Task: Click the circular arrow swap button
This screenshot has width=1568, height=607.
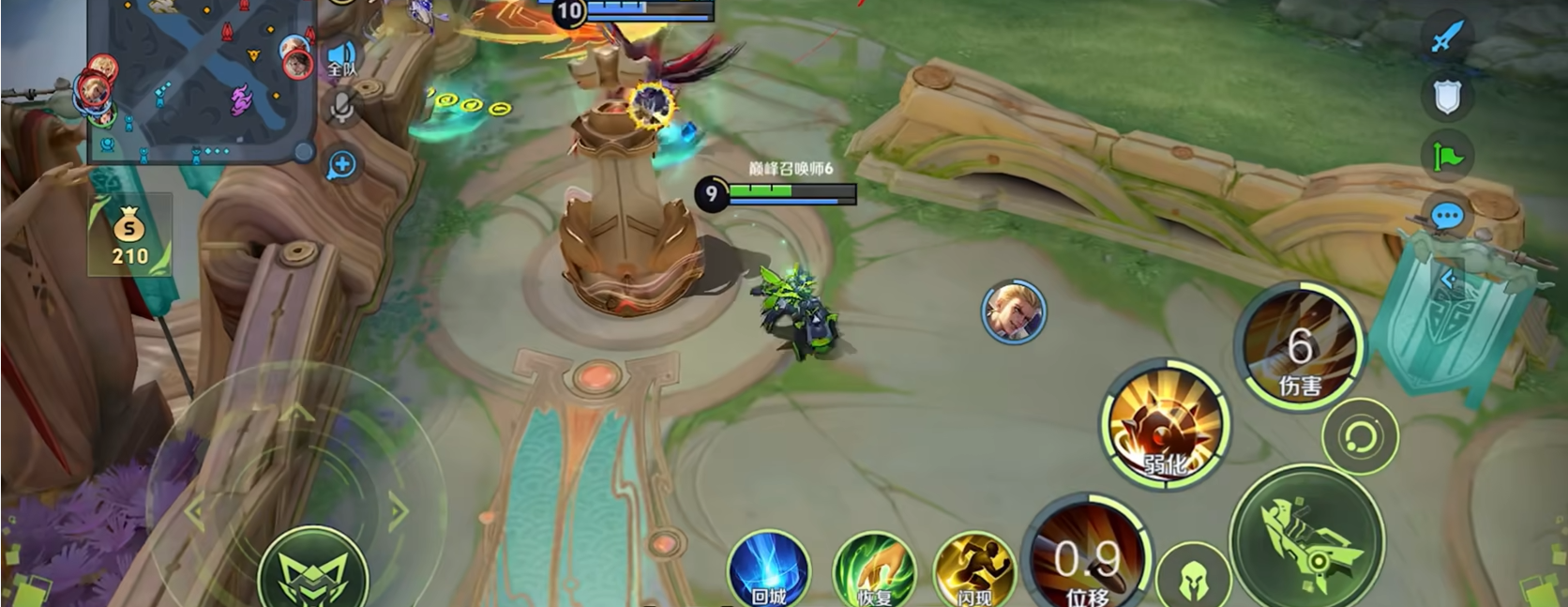Action: point(1360,437)
